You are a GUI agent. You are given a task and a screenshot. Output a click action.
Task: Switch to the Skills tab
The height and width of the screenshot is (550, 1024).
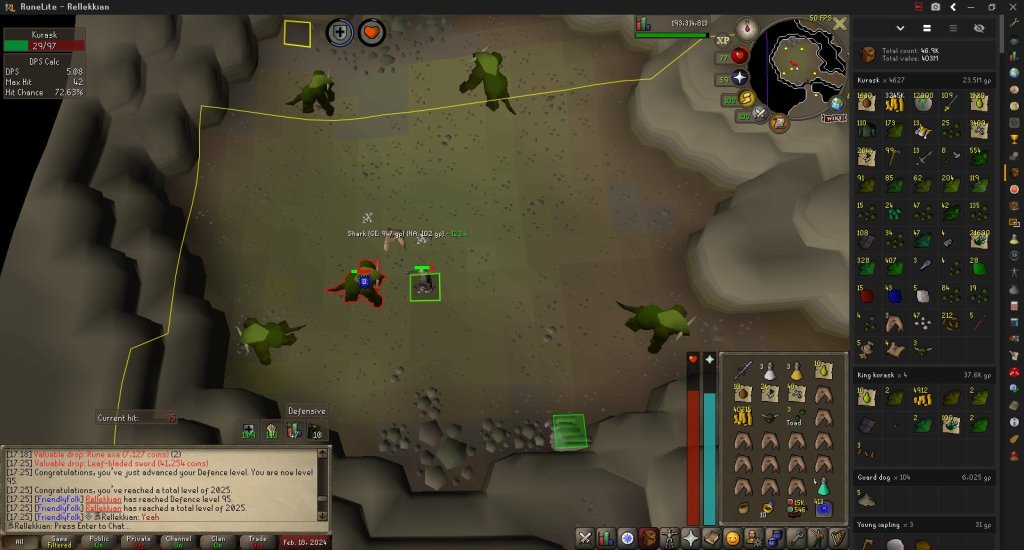[x=606, y=538]
